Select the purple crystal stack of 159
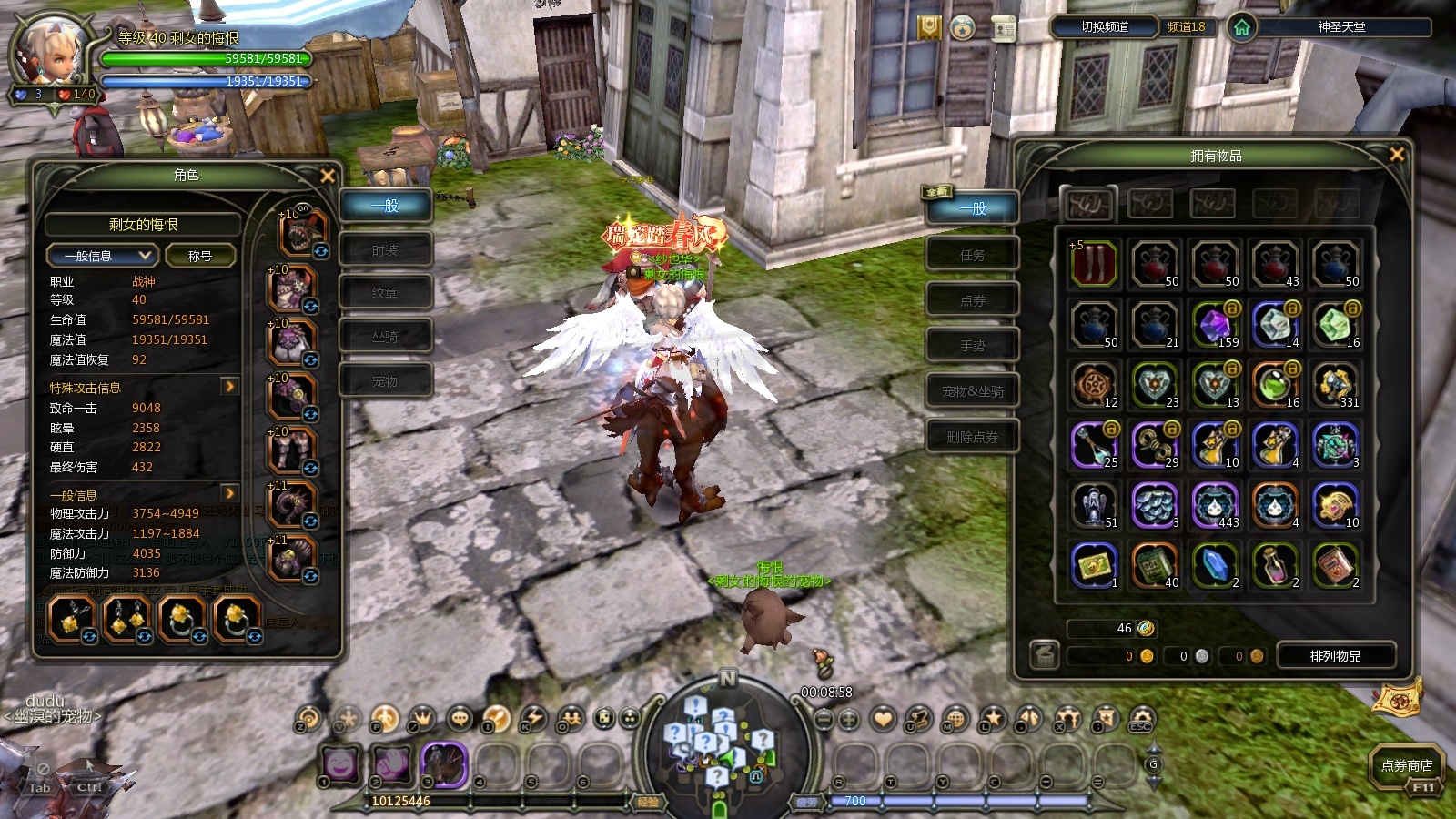The image size is (1456, 819). tap(1215, 325)
